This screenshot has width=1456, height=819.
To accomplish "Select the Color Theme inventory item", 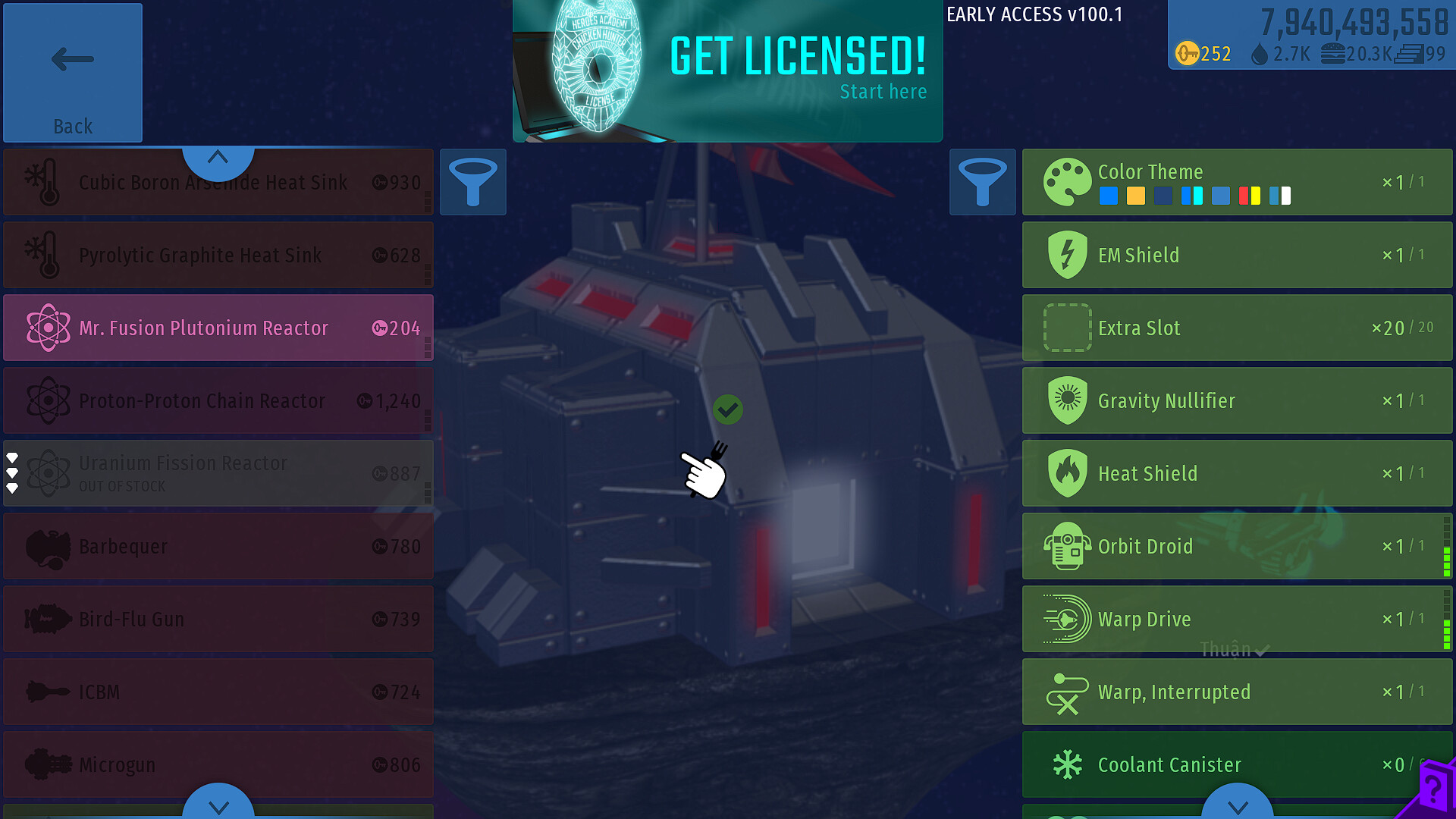I will coord(1237,182).
